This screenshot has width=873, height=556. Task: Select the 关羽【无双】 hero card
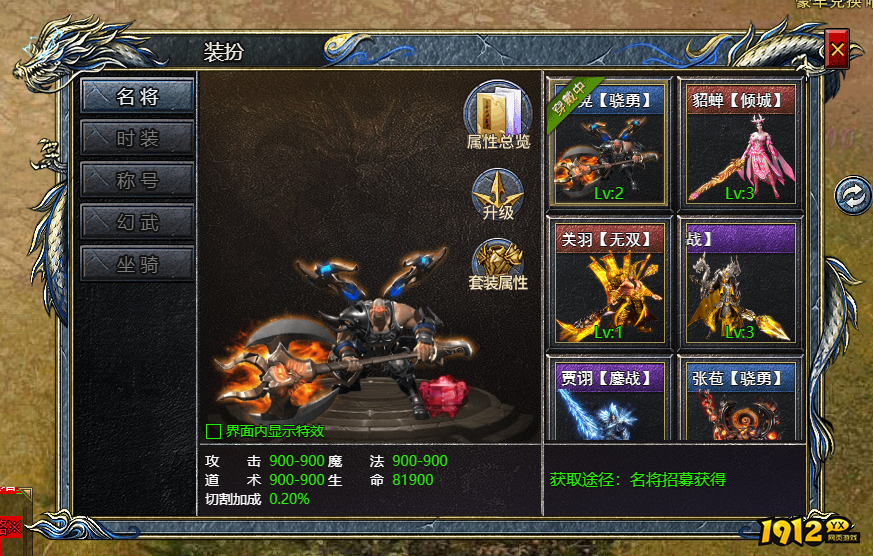608,282
